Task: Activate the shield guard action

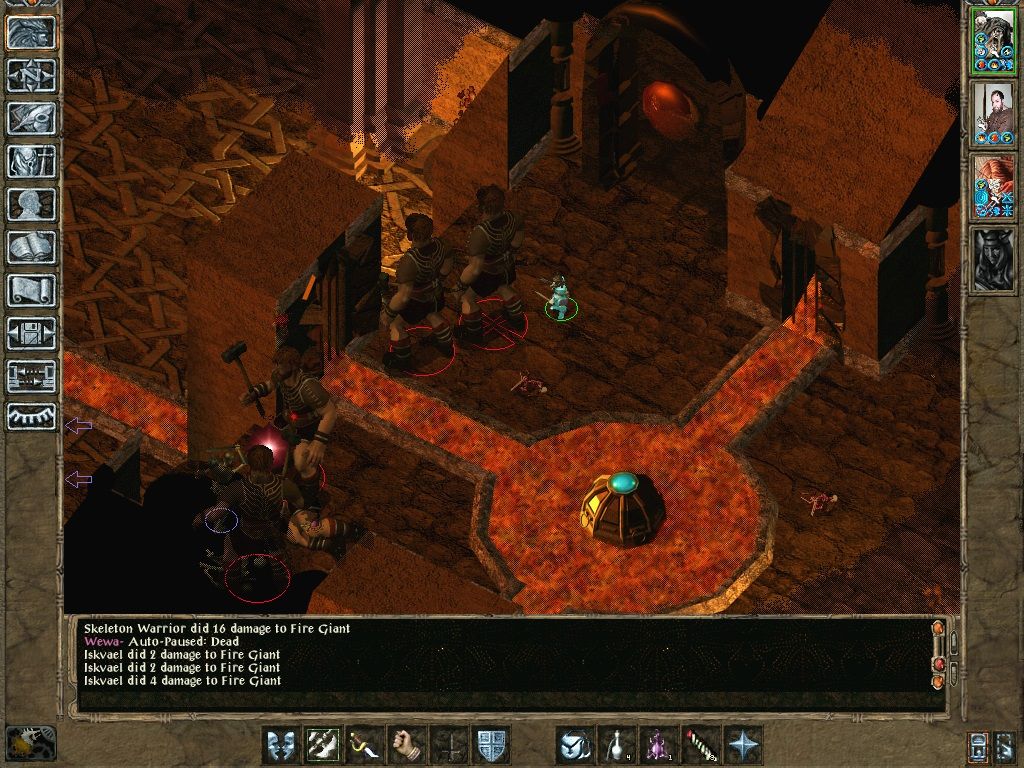Action: coord(491,745)
